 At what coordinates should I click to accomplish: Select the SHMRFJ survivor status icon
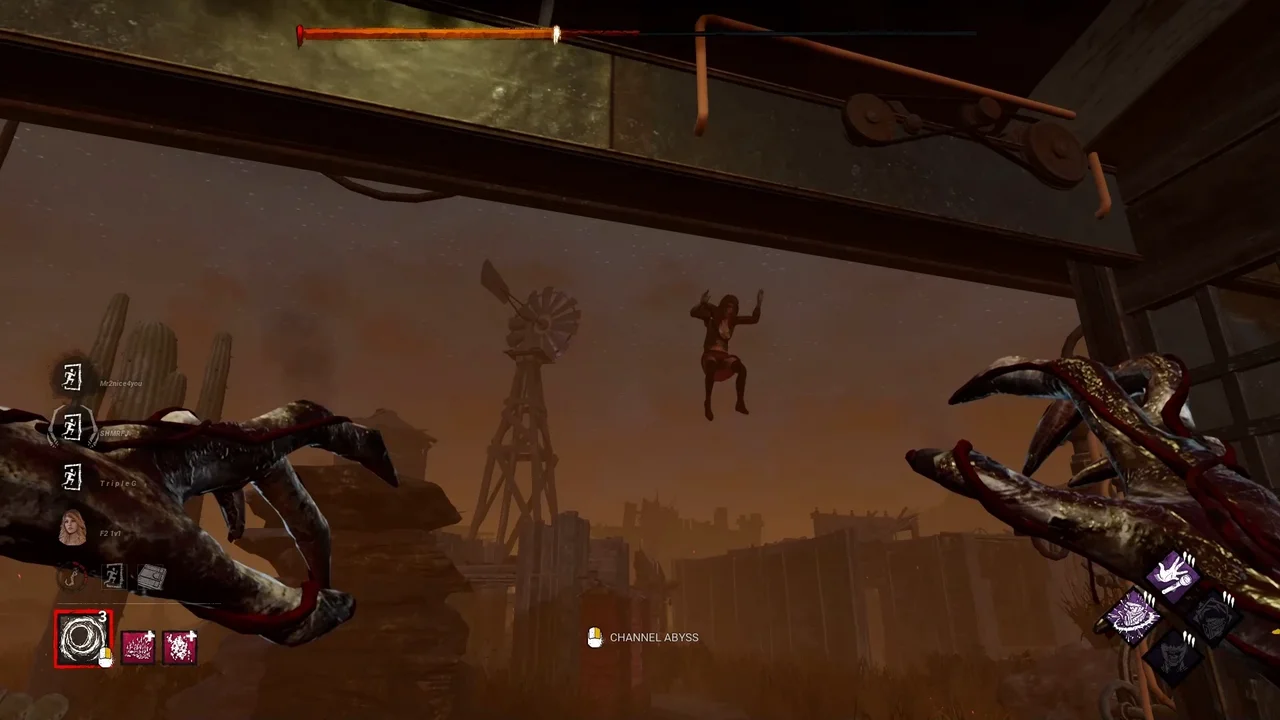[x=72, y=428]
